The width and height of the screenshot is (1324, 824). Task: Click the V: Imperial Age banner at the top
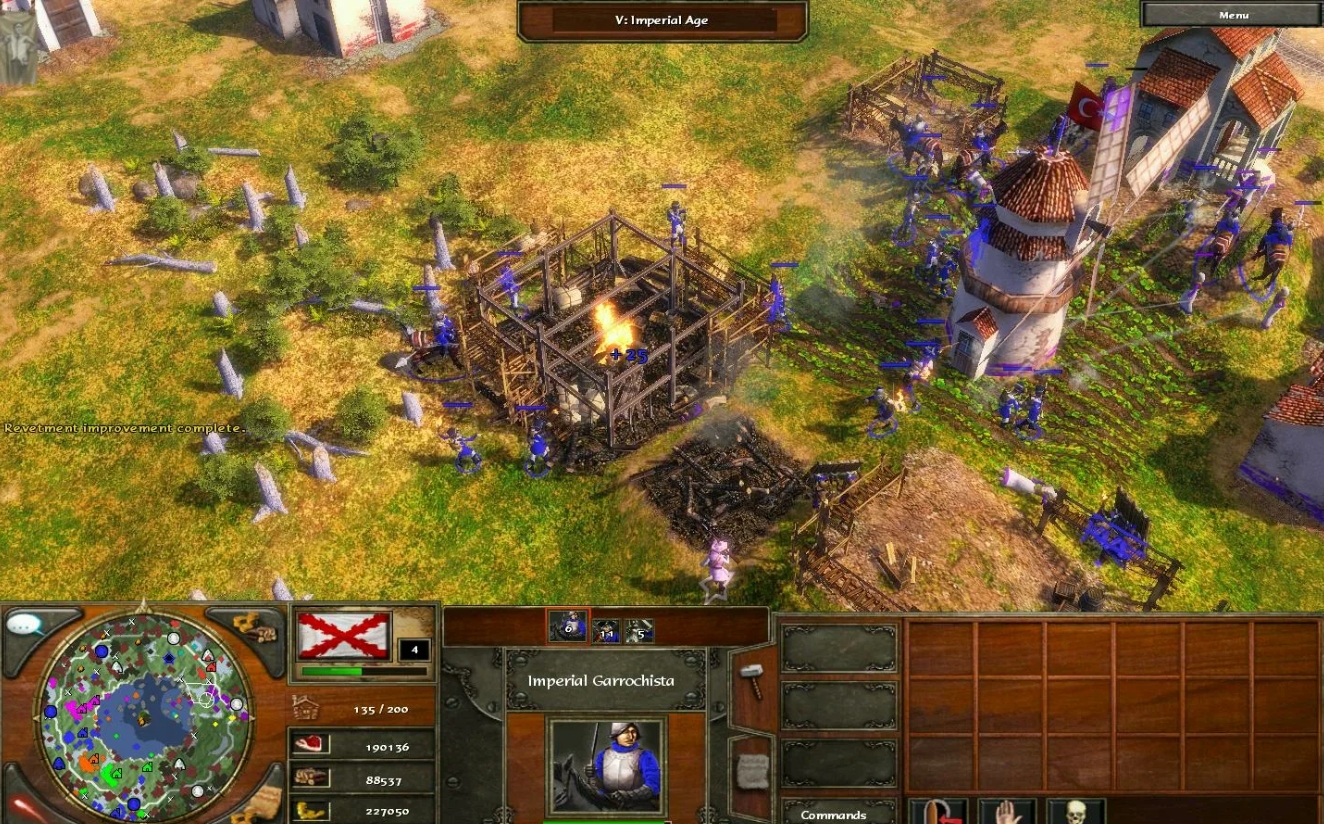[x=662, y=19]
